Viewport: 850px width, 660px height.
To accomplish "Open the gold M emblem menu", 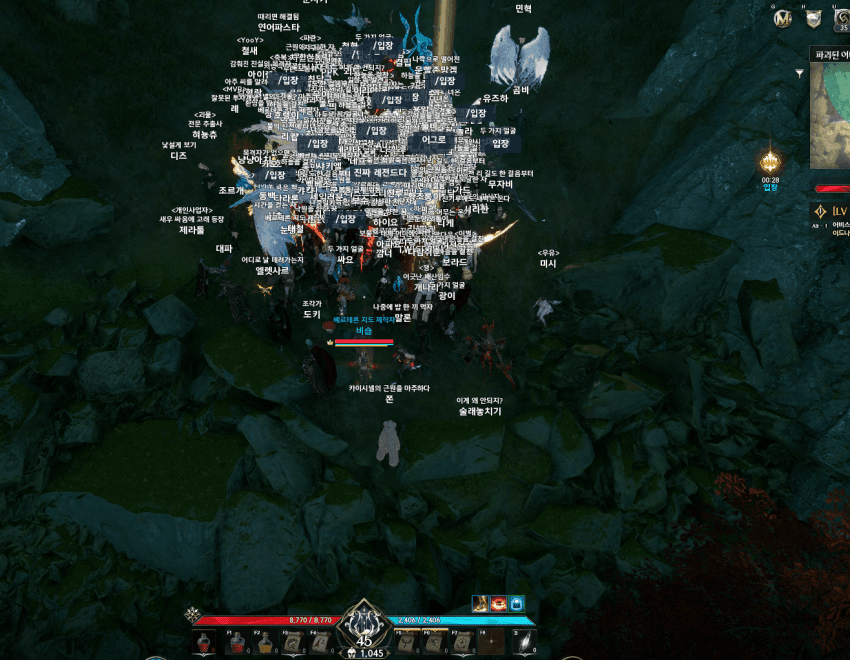I will click(x=783, y=19).
